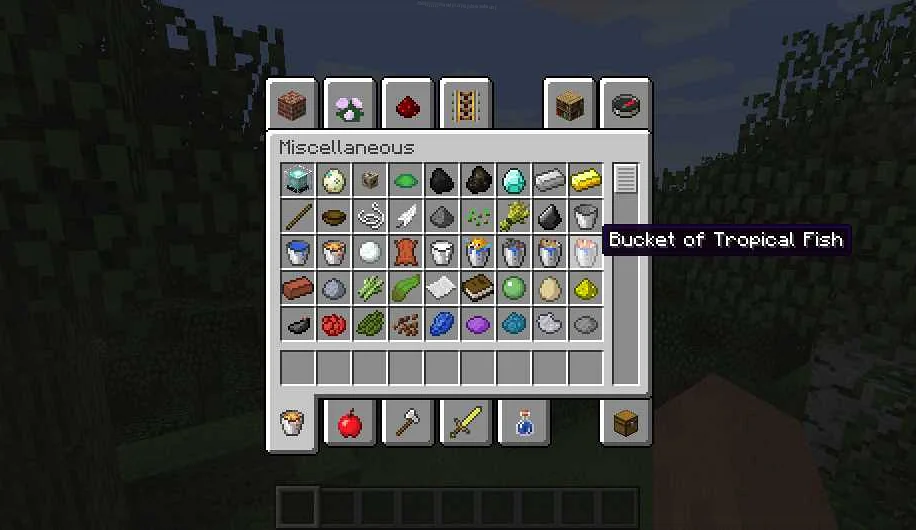
Task: Click the inventory scrollbar handle
Action: tap(626, 180)
